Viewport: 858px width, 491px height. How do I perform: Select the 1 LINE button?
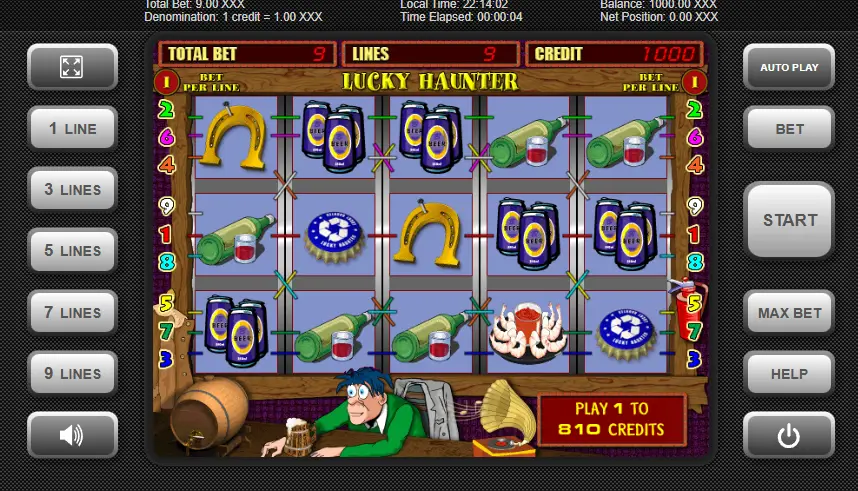point(72,129)
